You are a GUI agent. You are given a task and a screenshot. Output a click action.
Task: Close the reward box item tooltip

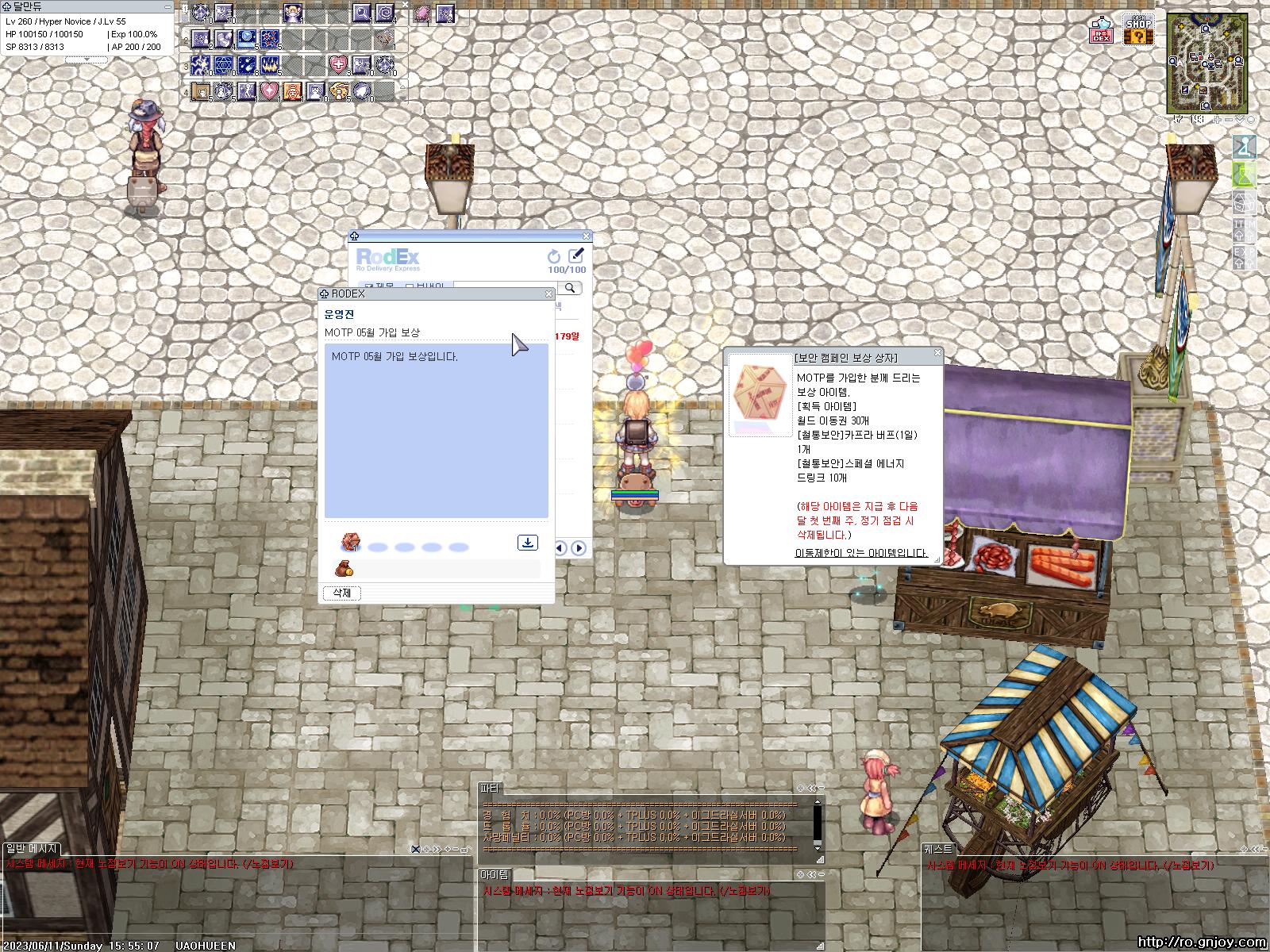(x=937, y=353)
